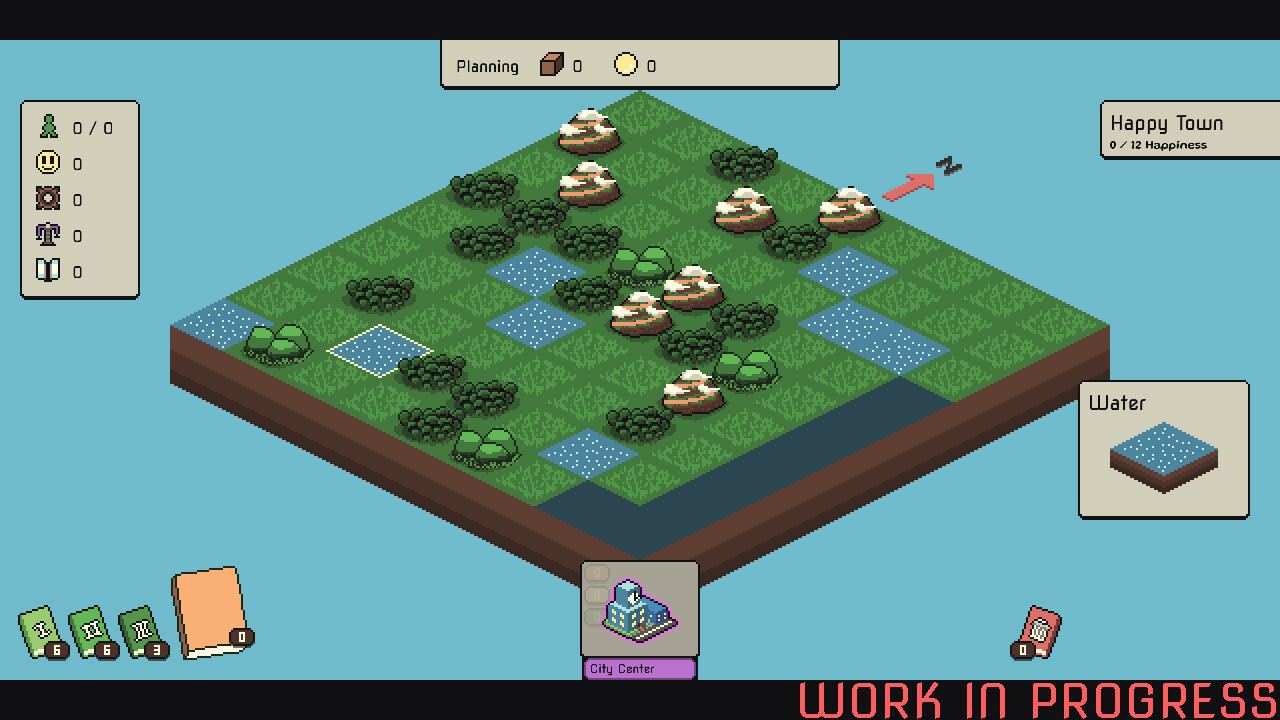The width and height of the screenshot is (1280, 720).
Task: Click the green population figure icon
Action: (46, 127)
